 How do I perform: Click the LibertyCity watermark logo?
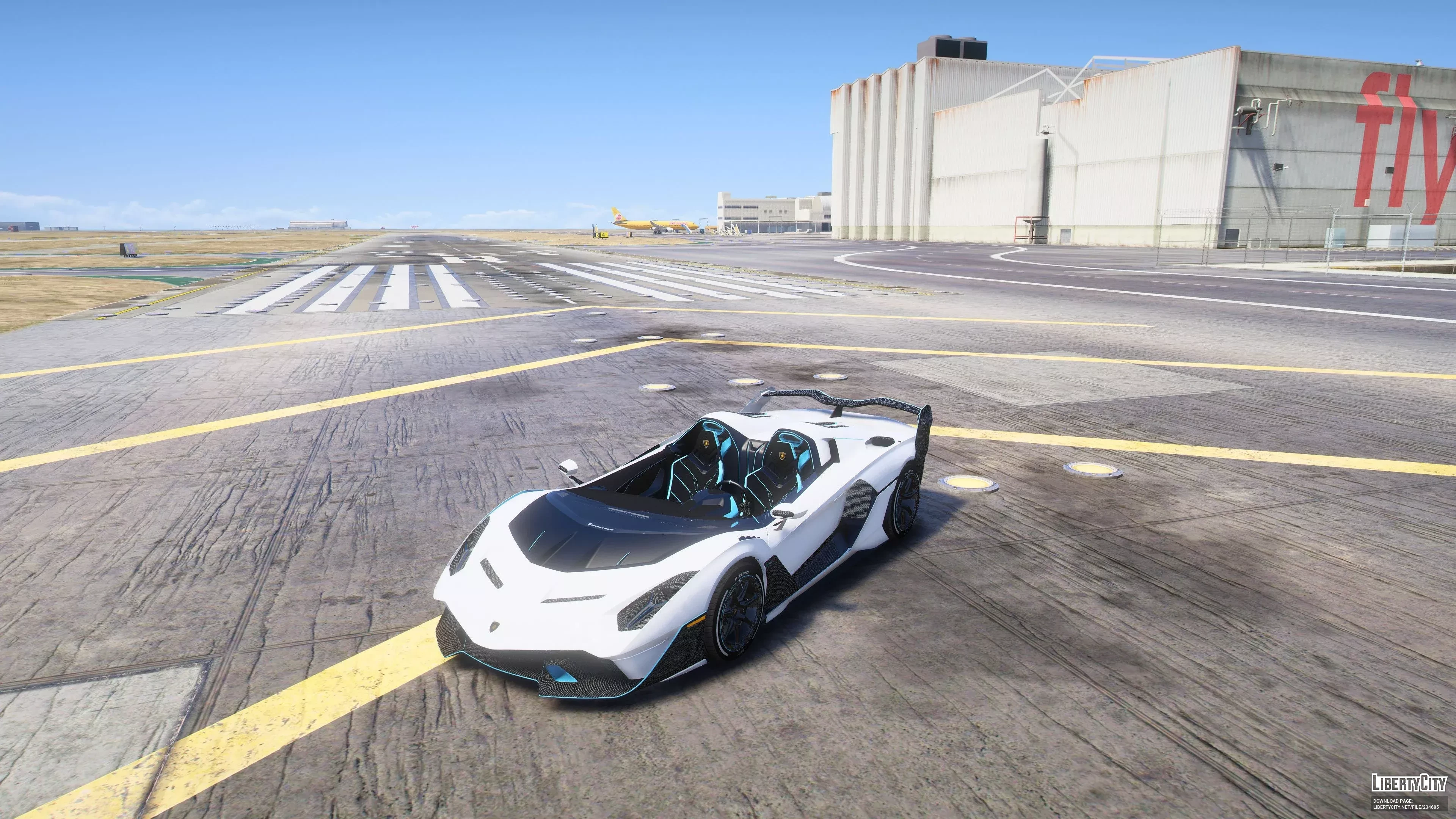click(1409, 783)
